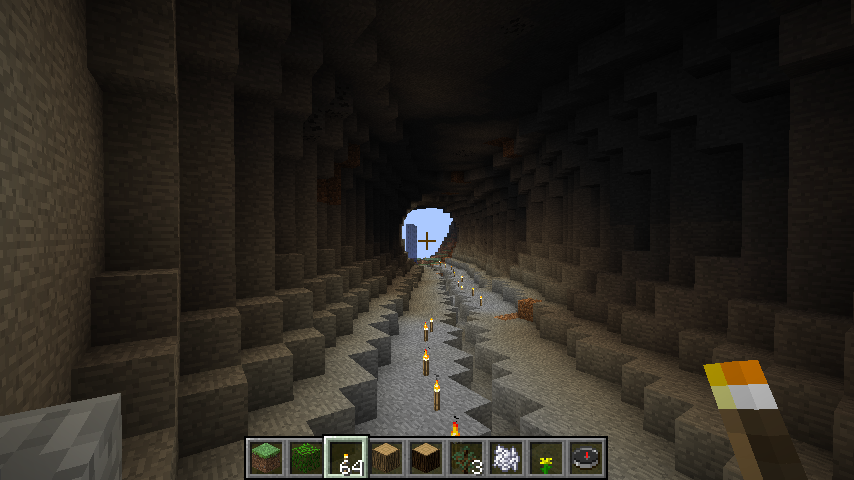The image size is (854, 480).
Task: Select the darker wood log slot
Action: [x=427, y=457]
